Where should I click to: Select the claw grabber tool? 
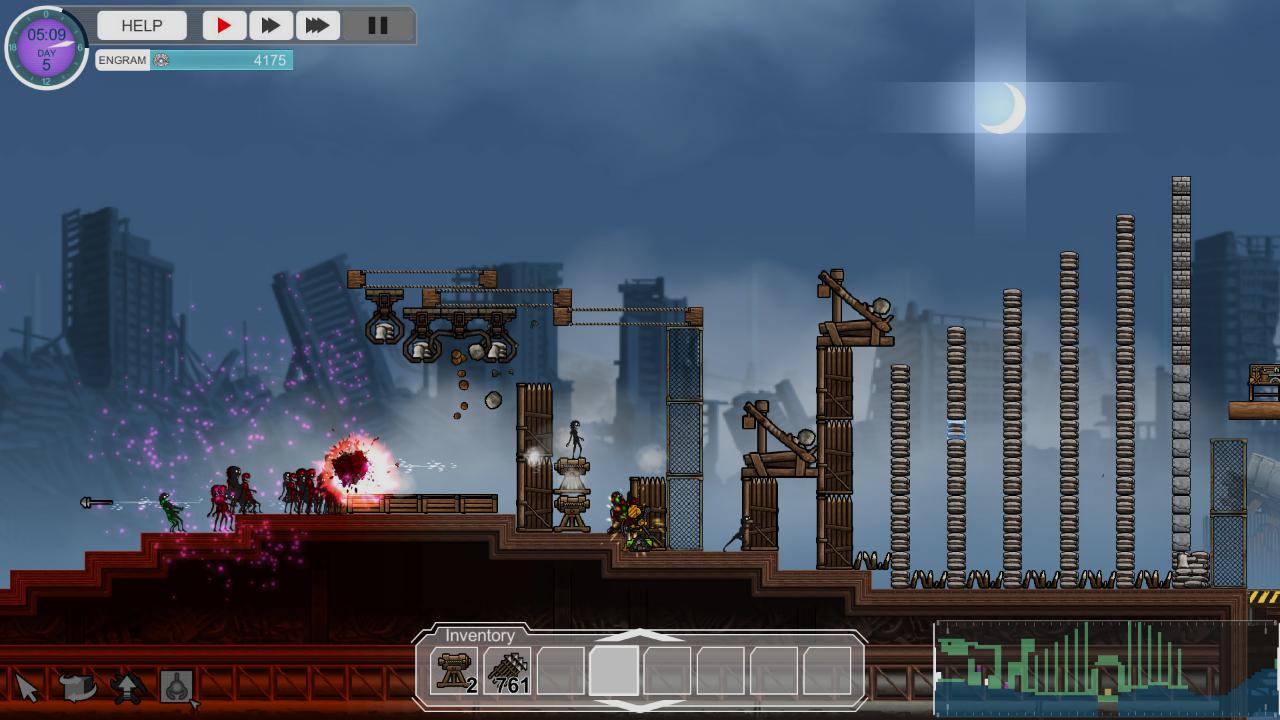[x=177, y=687]
